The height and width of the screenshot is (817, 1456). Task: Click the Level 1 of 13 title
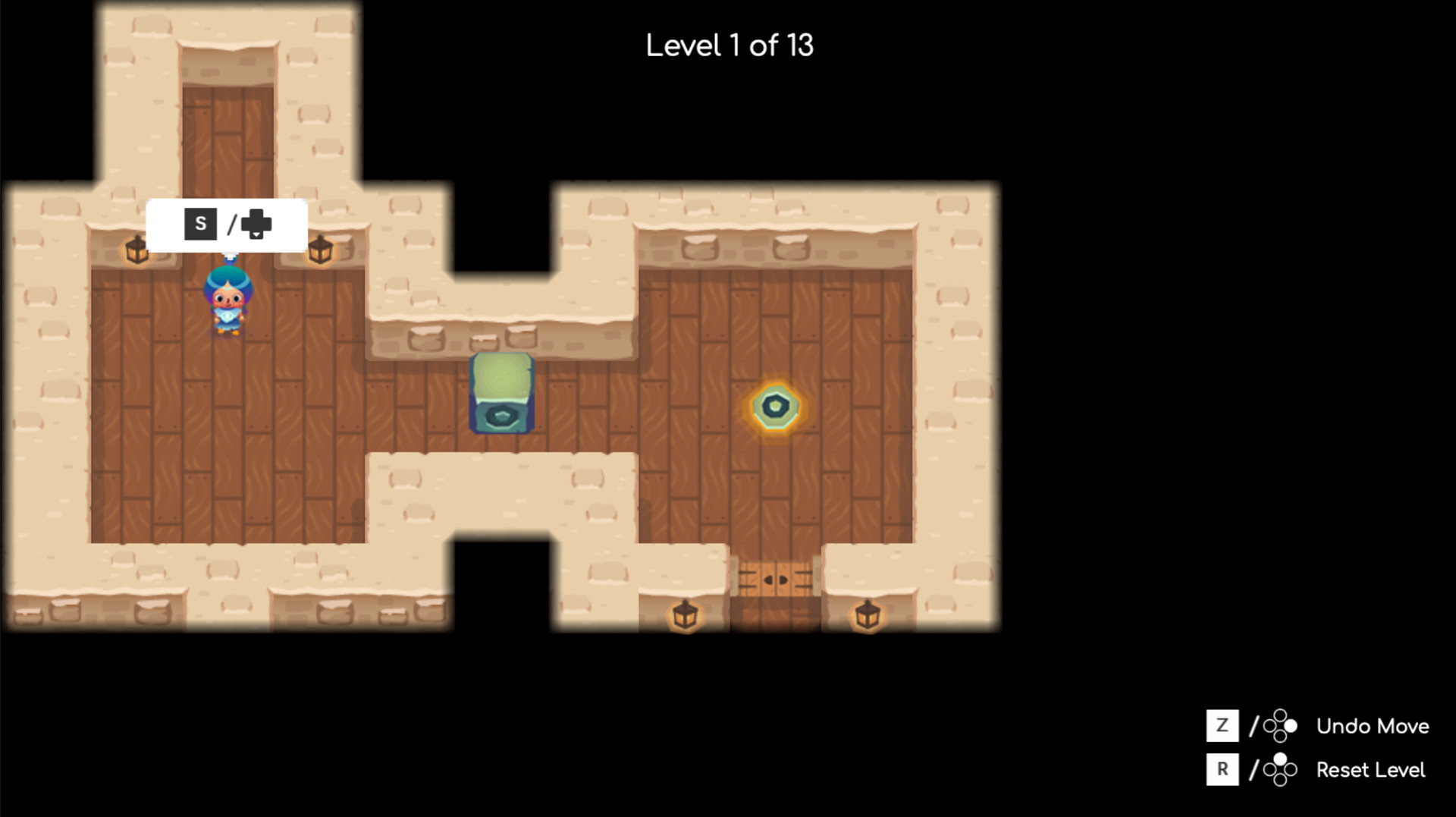tap(728, 45)
